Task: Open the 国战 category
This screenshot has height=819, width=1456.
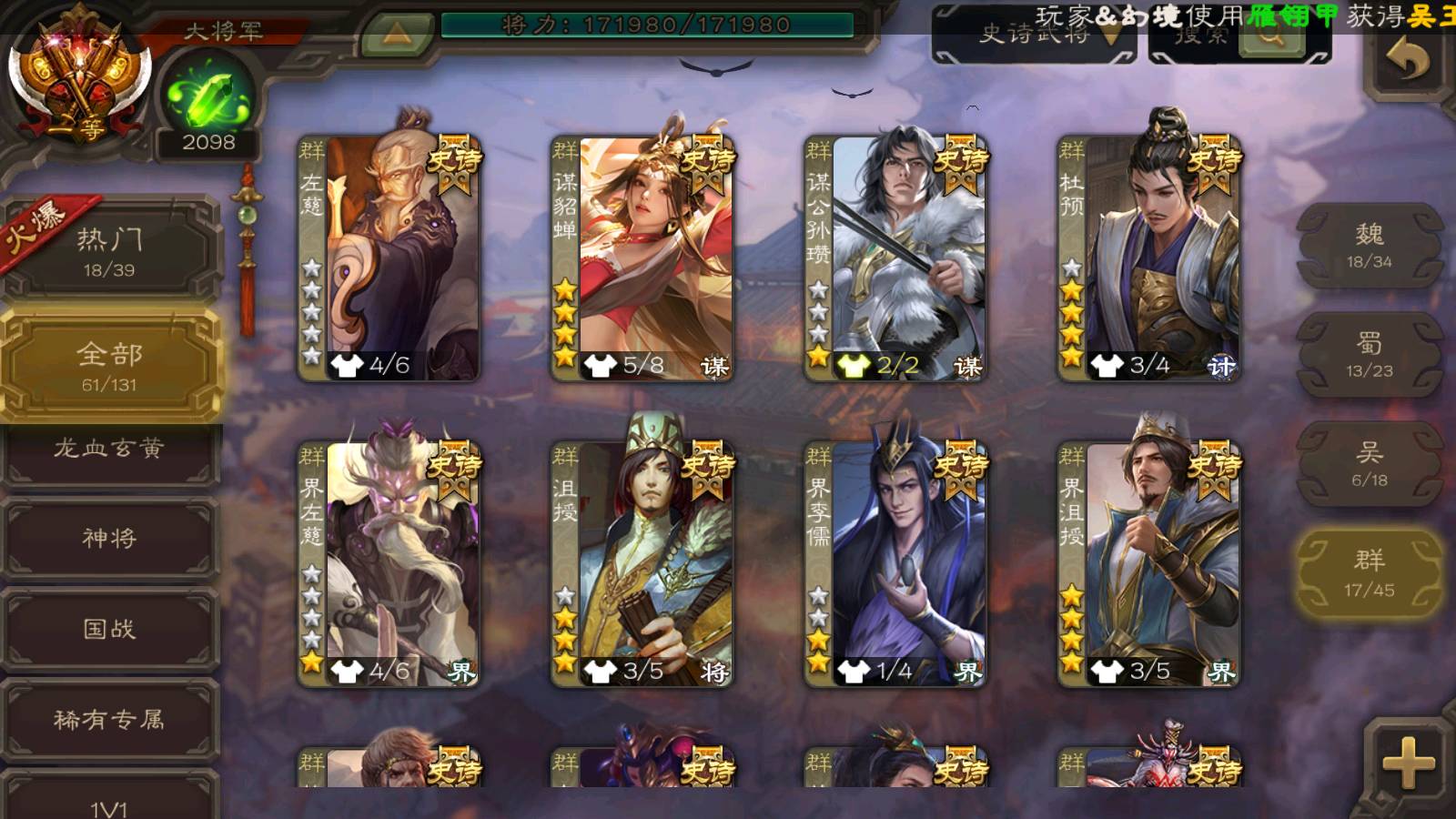Action: pos(109,629)
